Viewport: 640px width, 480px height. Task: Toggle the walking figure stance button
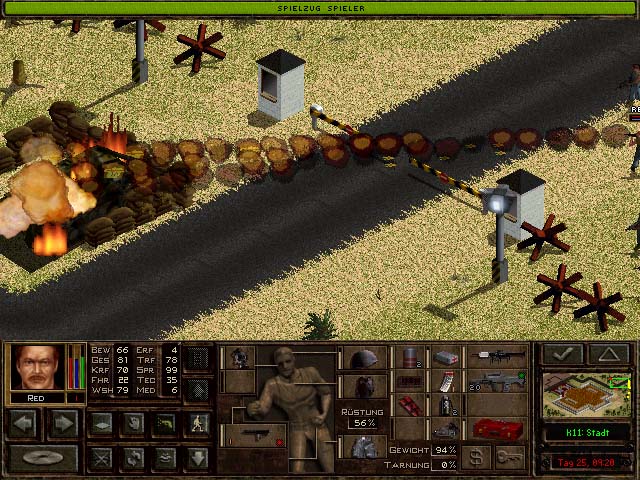click(x=199, y=423)
